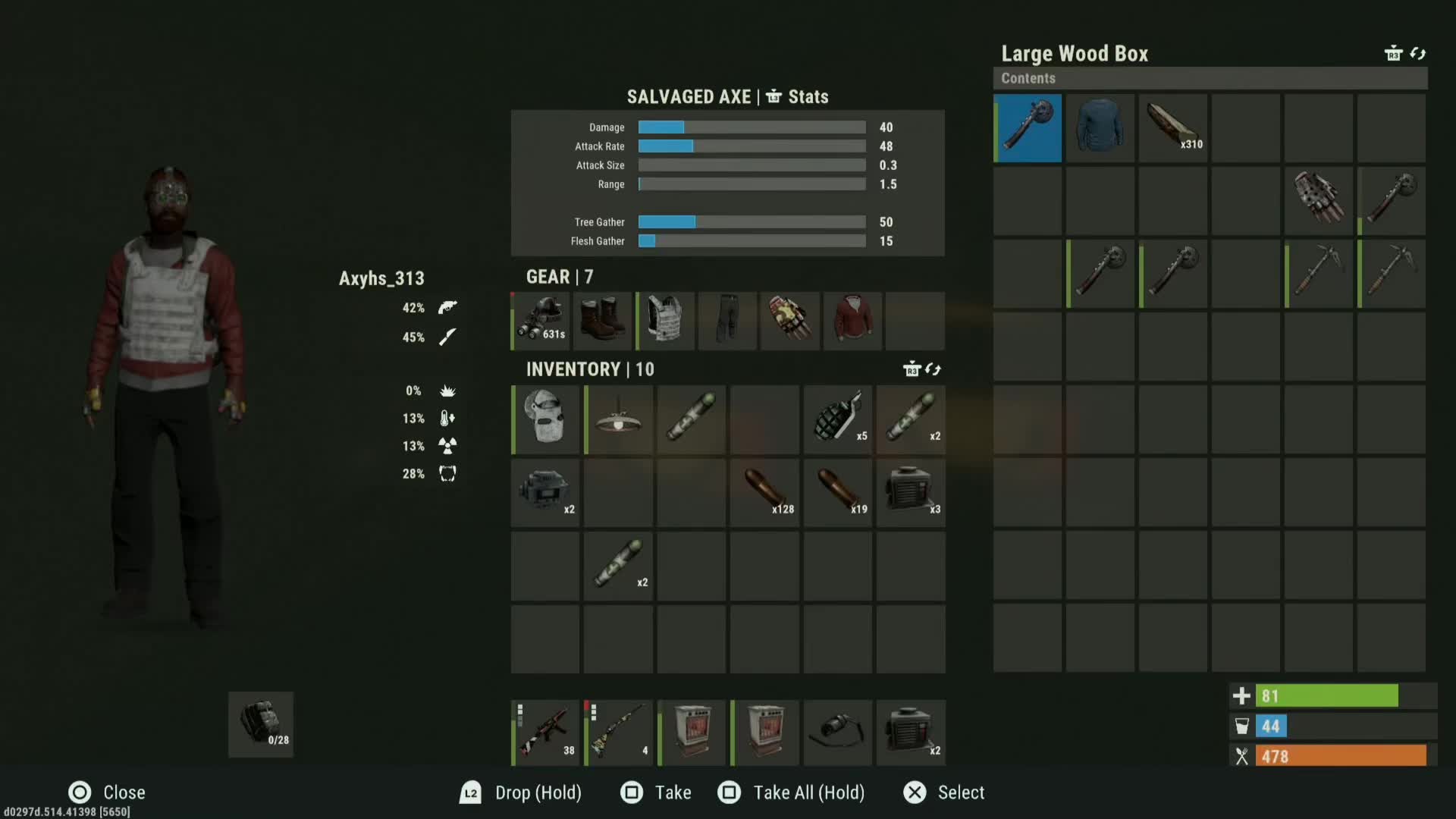Select the grenade stack of five
1456x819 pixels.
pyautogui.click(x=838, y=419)
